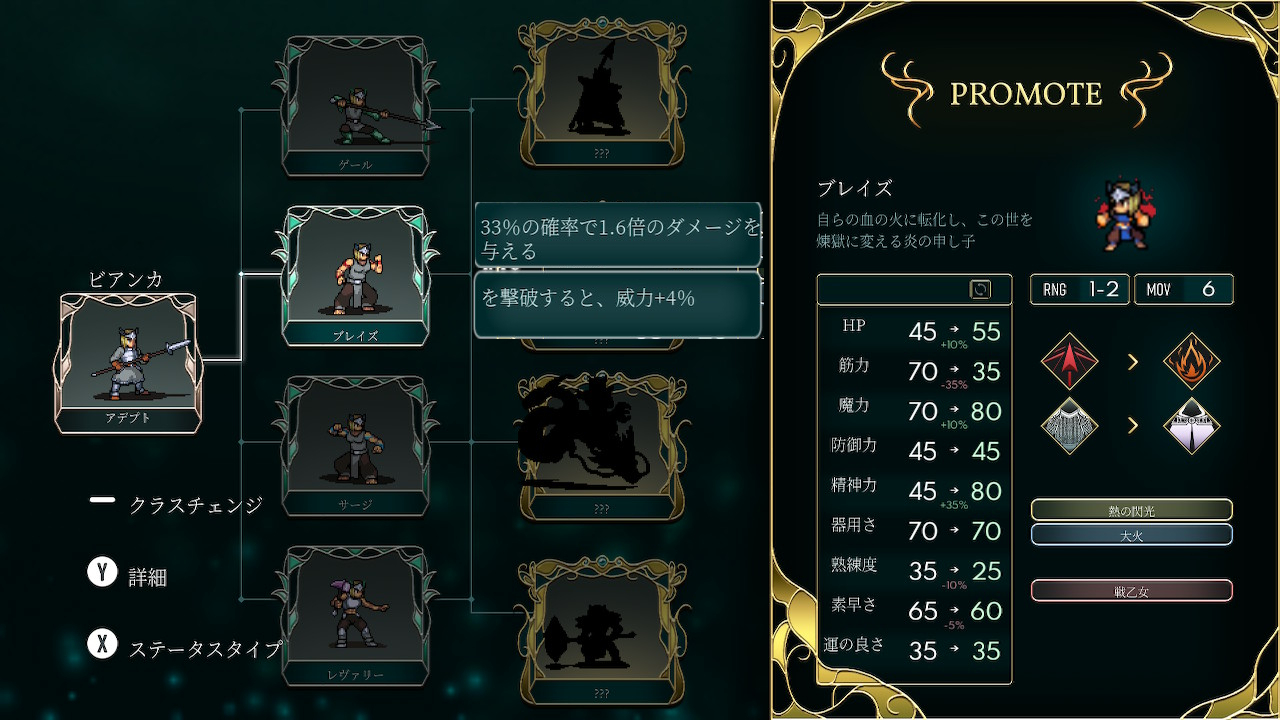Inspect the red spear weapon icon
Screen dimensions: 1280x720
coord(1069,361)
